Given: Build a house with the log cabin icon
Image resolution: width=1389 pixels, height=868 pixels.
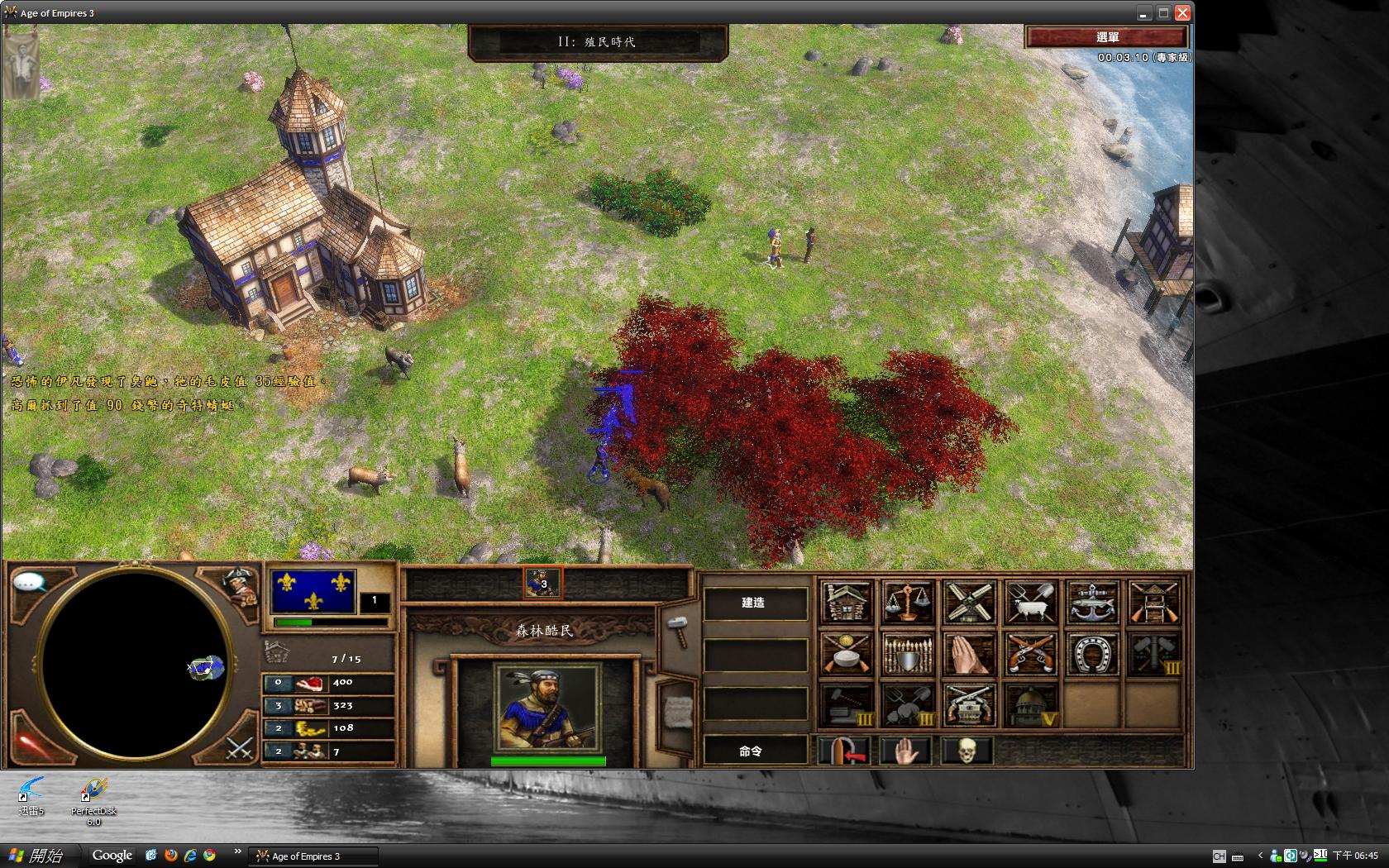Looking at the screenshot, I should (846, 602).
